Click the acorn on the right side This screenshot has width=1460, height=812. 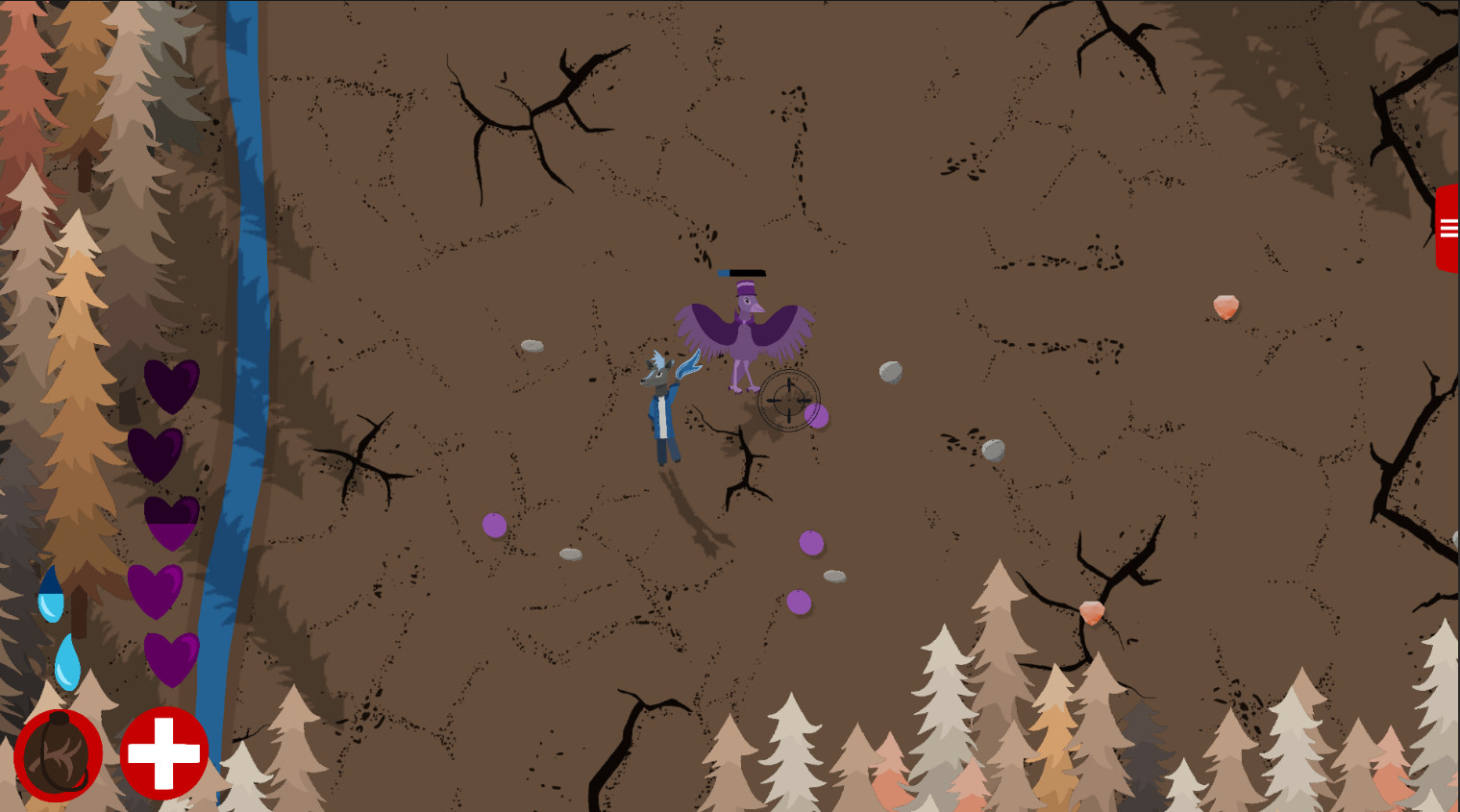(x=1224, y=306)
